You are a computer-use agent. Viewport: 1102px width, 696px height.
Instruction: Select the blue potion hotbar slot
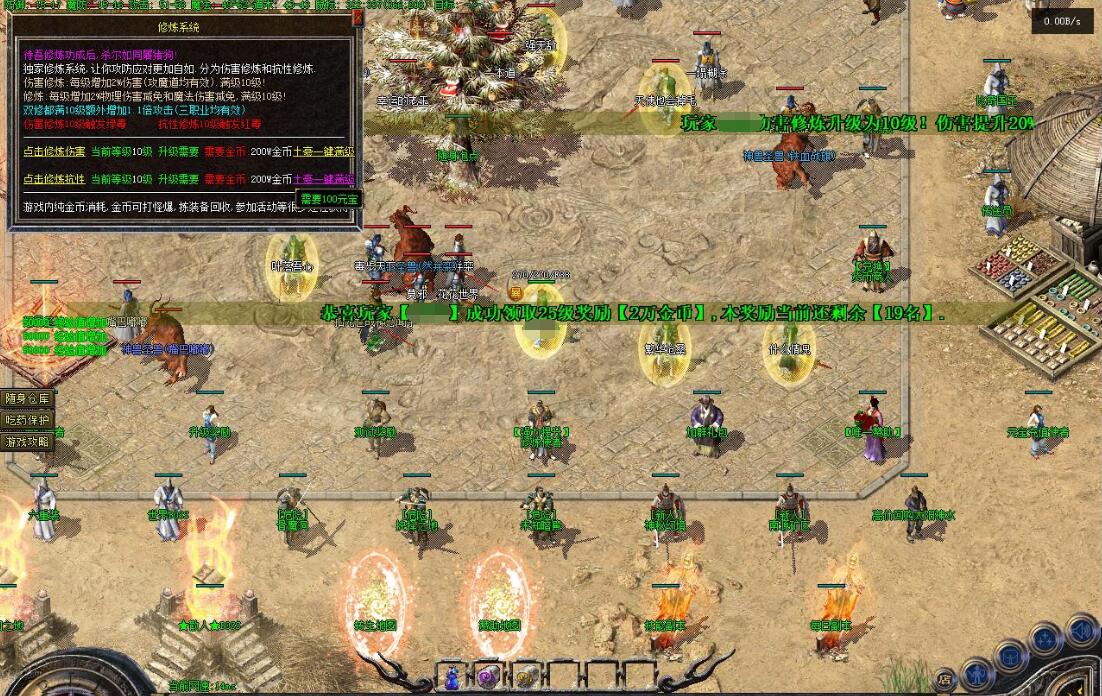[453, 676]
